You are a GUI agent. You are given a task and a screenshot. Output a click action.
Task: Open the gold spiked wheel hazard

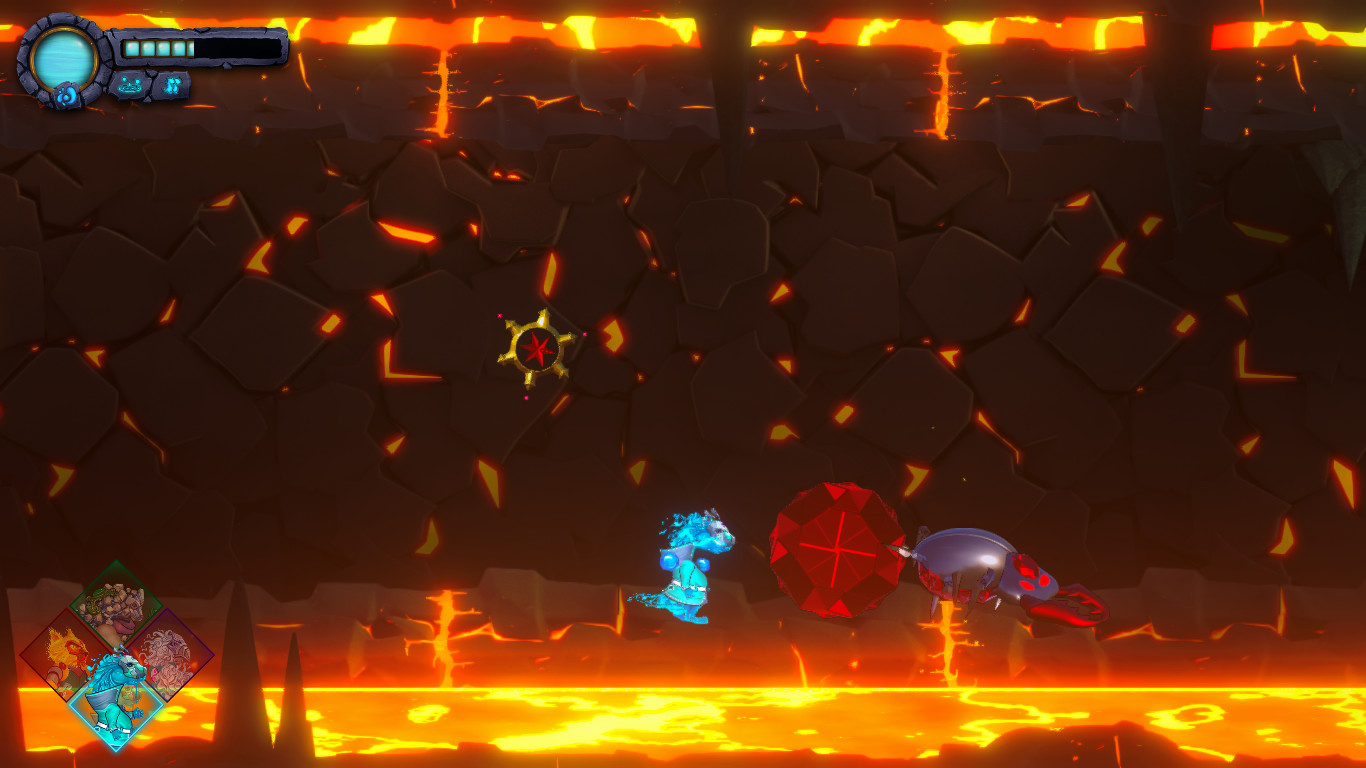[x=536, y=350]
